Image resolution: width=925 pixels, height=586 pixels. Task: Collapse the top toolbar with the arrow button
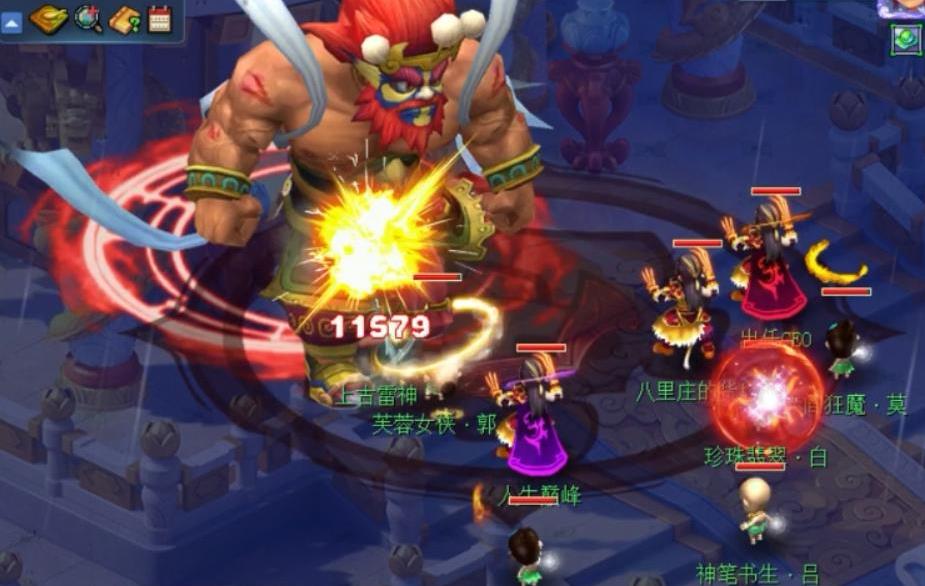pyautogui.click(x=11, y=22)
